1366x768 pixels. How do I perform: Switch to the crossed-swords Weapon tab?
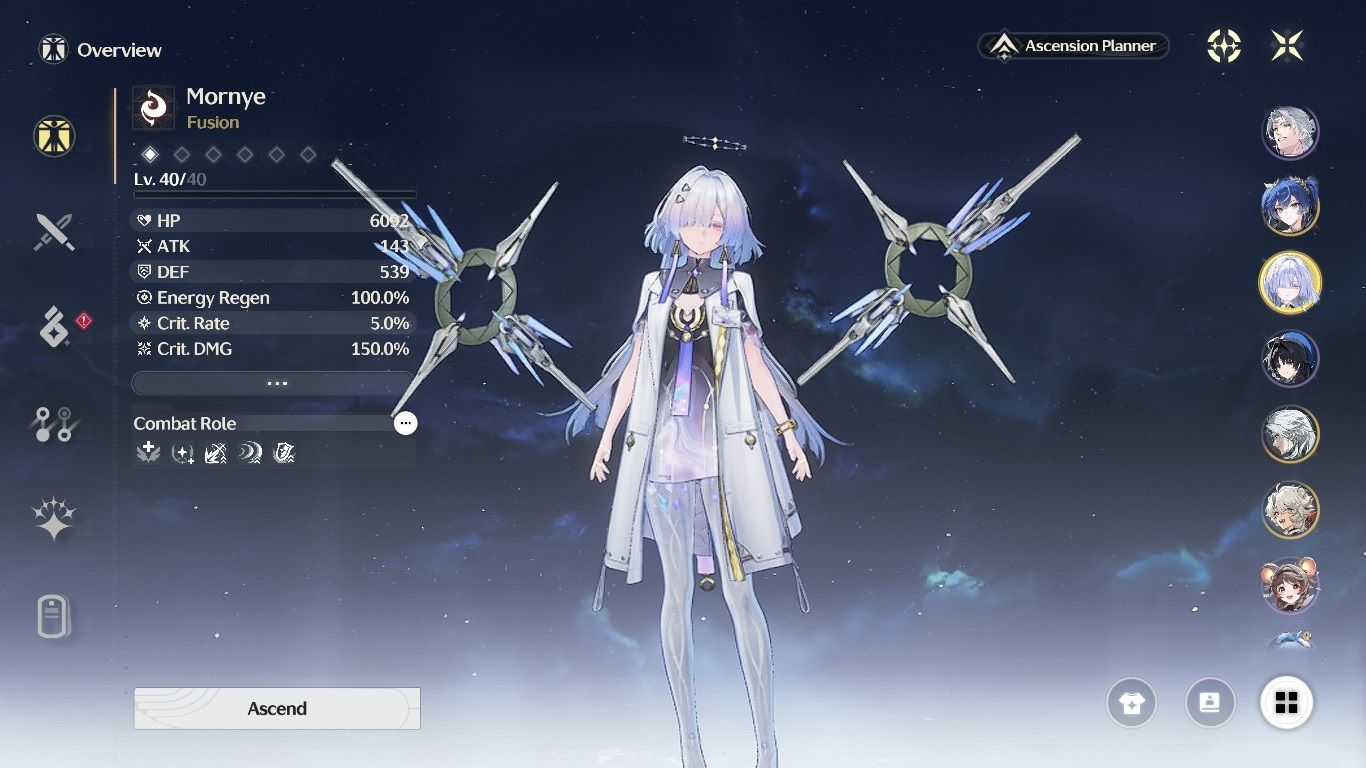54,232
